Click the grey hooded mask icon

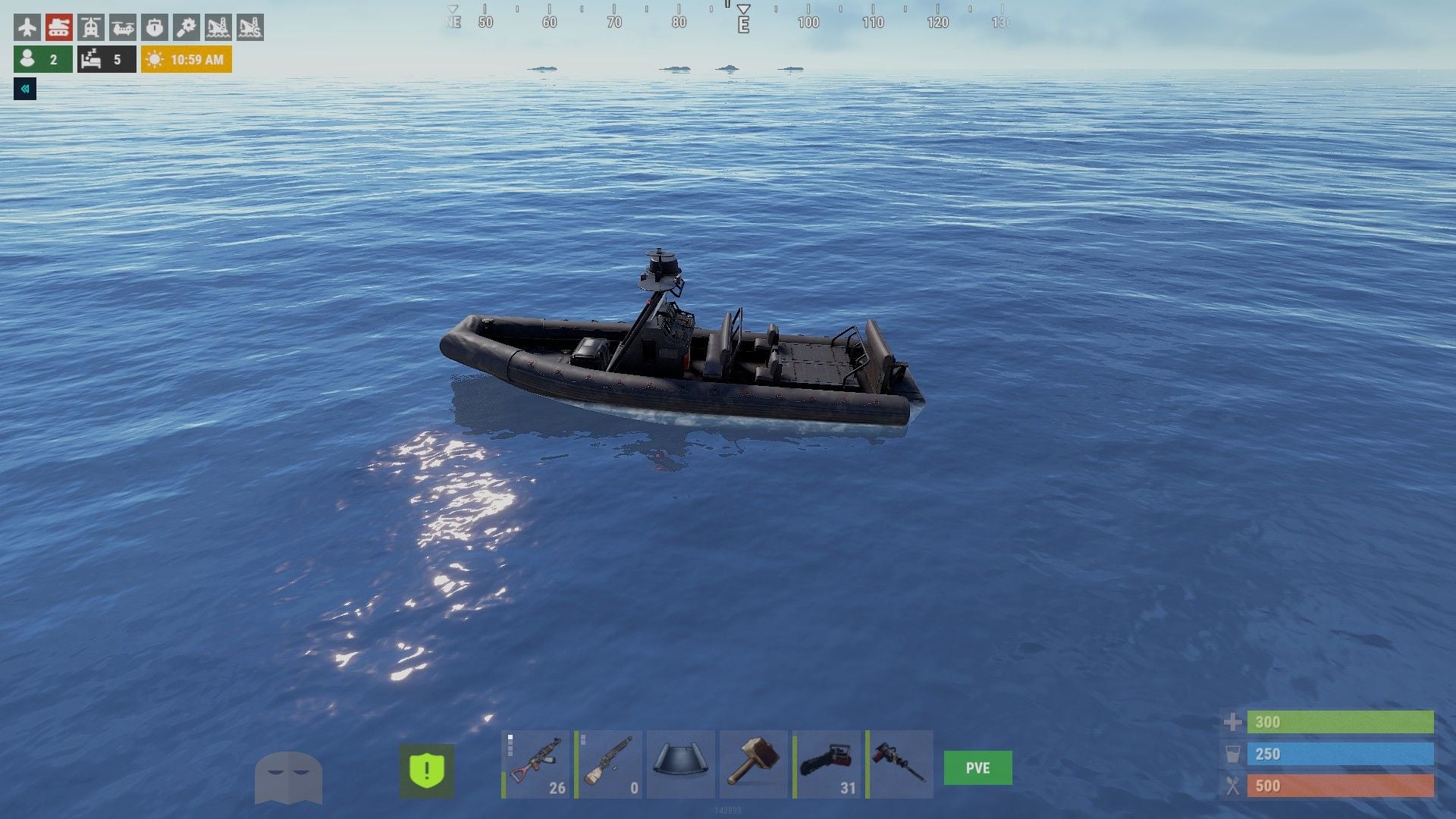point(288,777)
